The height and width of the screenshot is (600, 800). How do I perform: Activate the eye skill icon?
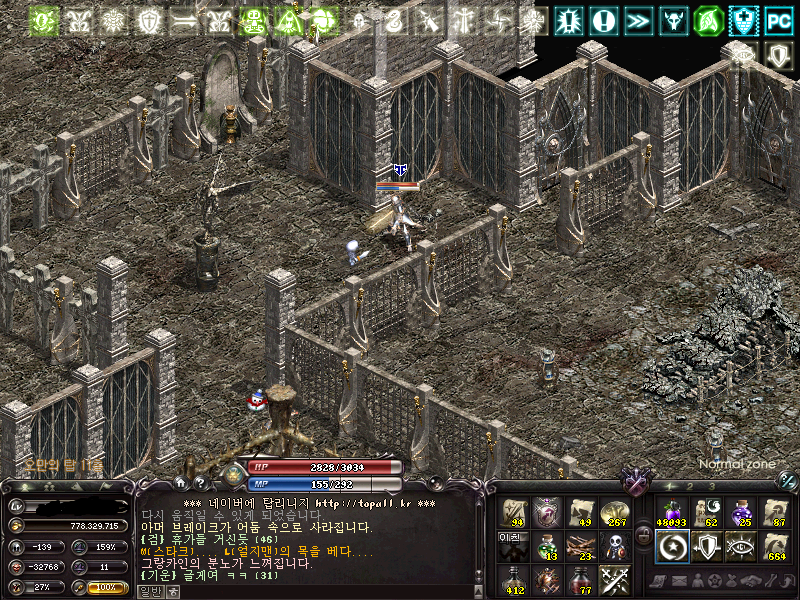pyautogui.click(x=740, y=545)
